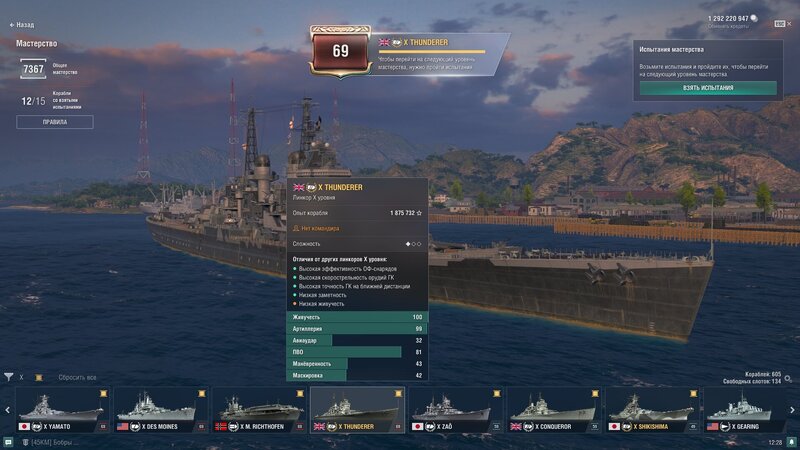This screenshot has width=800, height=450.
Task: Open the clan chat channel at bottom
Action: [x=50, y=442]
